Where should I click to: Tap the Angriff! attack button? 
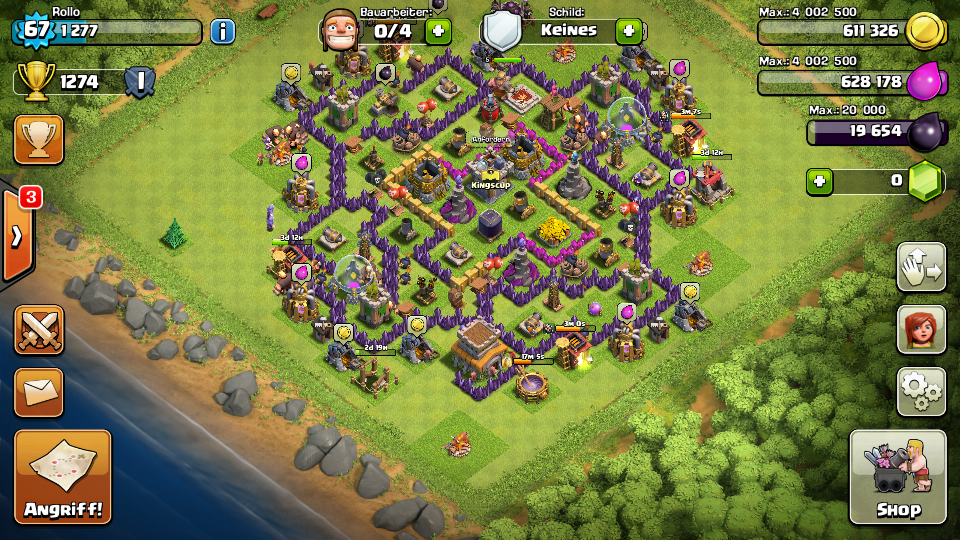[62, 476]
